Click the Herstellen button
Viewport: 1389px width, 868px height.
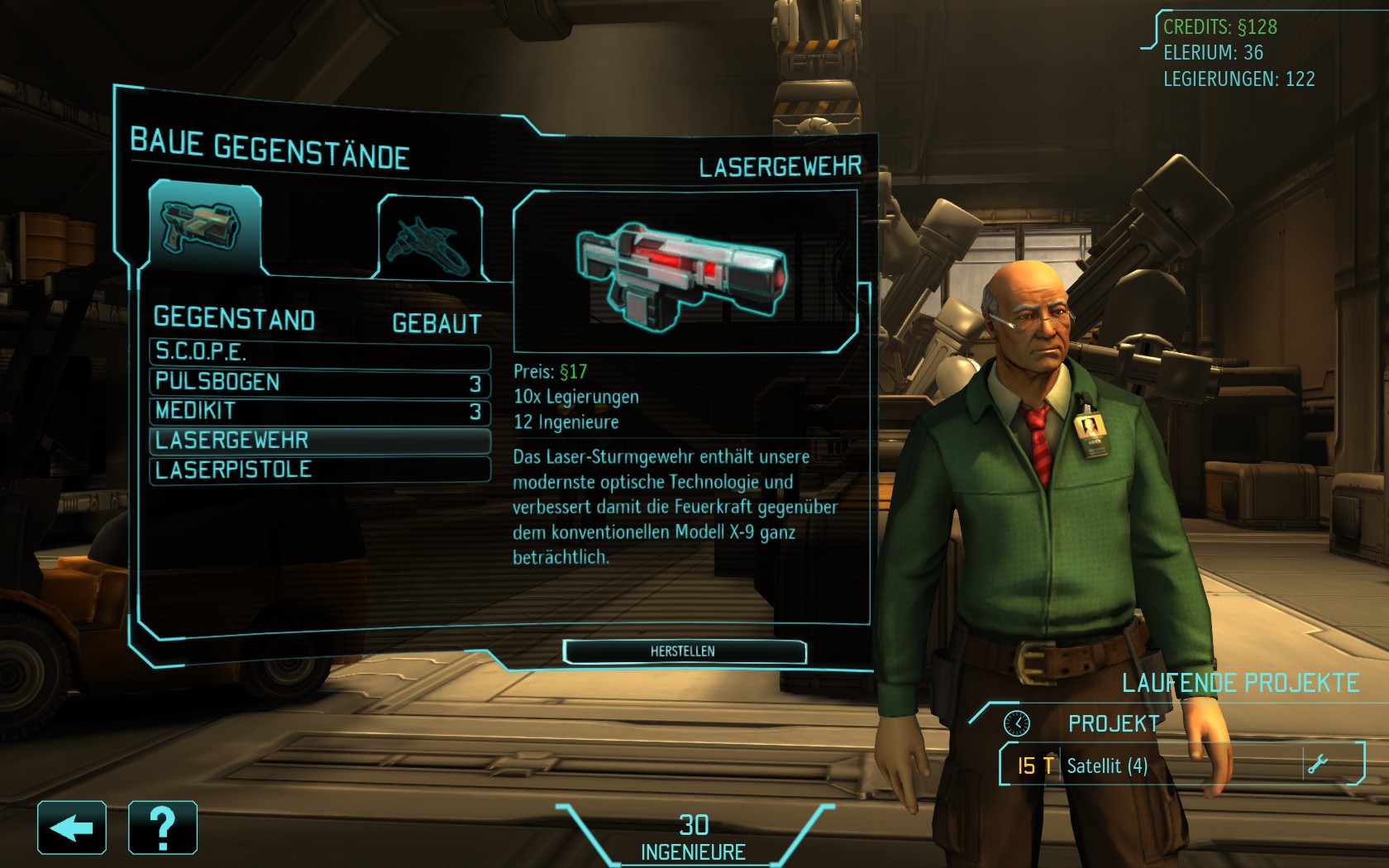684,651
